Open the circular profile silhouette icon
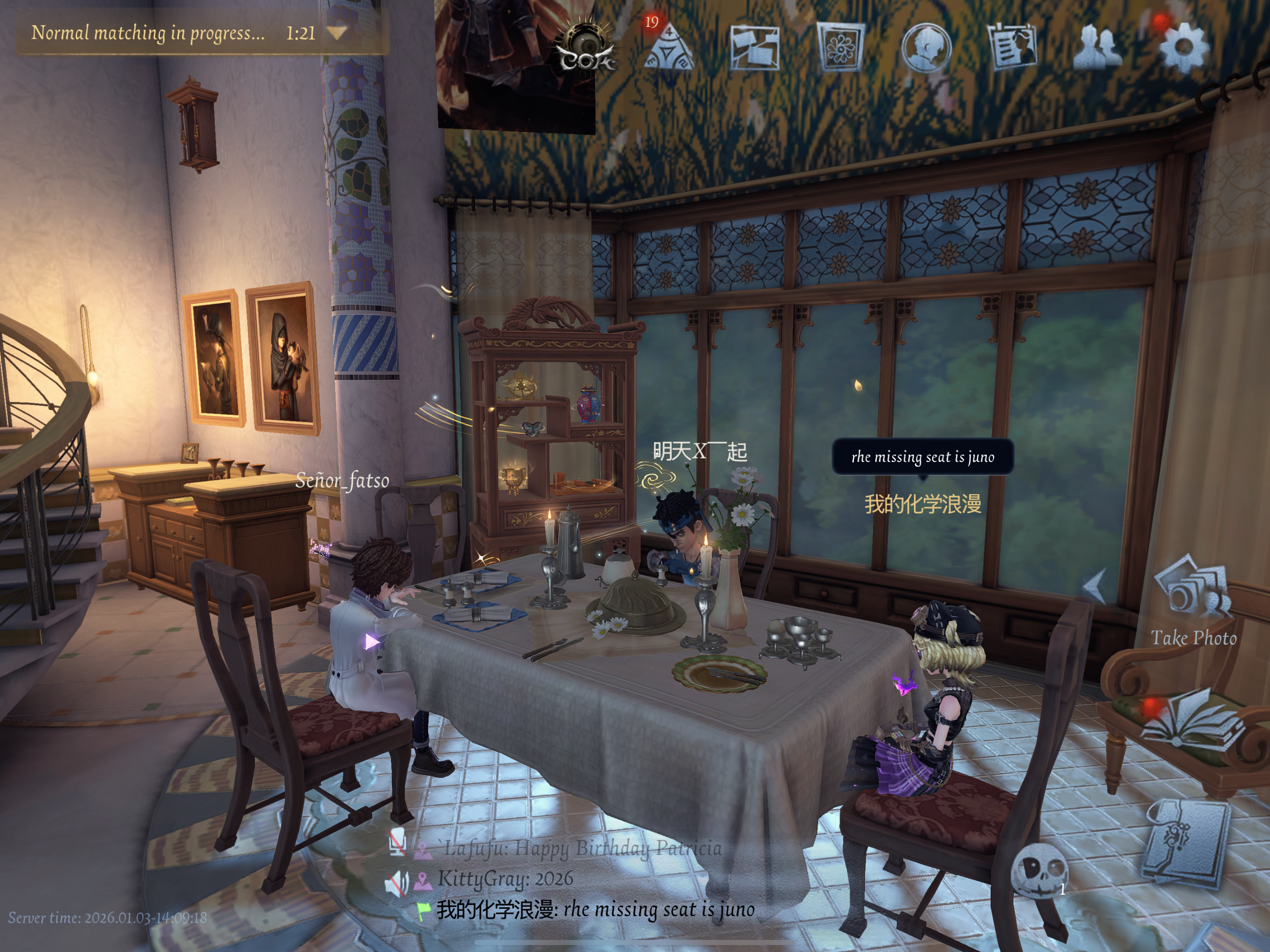 click(926, 49)
